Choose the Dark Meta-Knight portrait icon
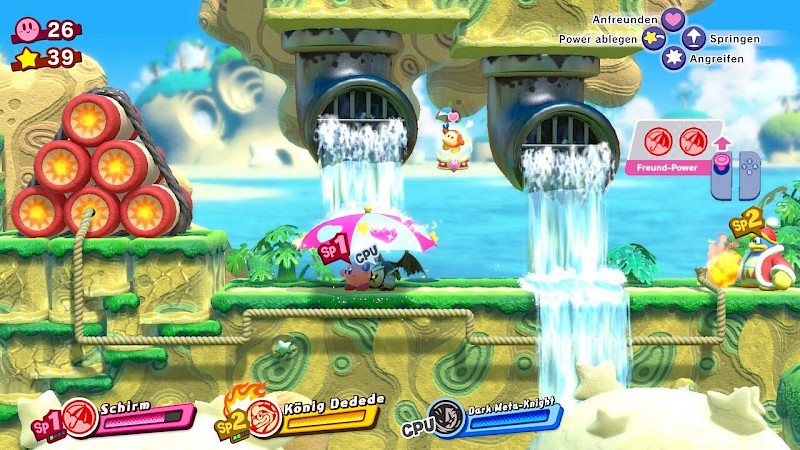 point(446,416)
